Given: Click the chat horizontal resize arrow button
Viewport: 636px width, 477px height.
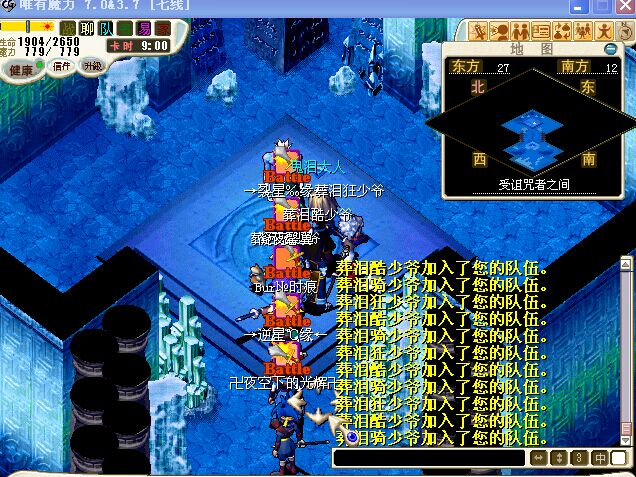Looking at the screenshot, I should point(538,458).
